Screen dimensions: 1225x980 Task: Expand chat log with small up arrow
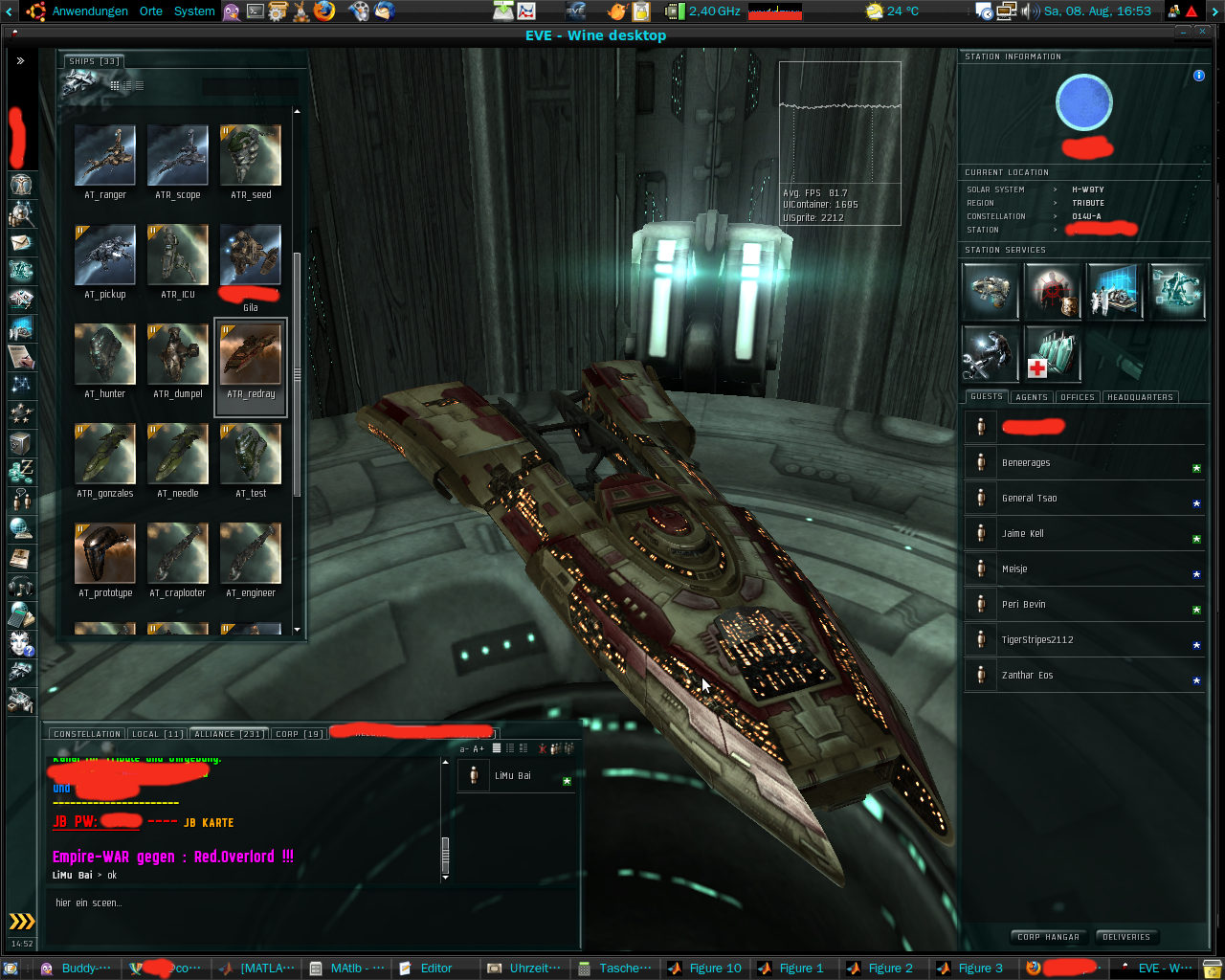click(444, 762)
